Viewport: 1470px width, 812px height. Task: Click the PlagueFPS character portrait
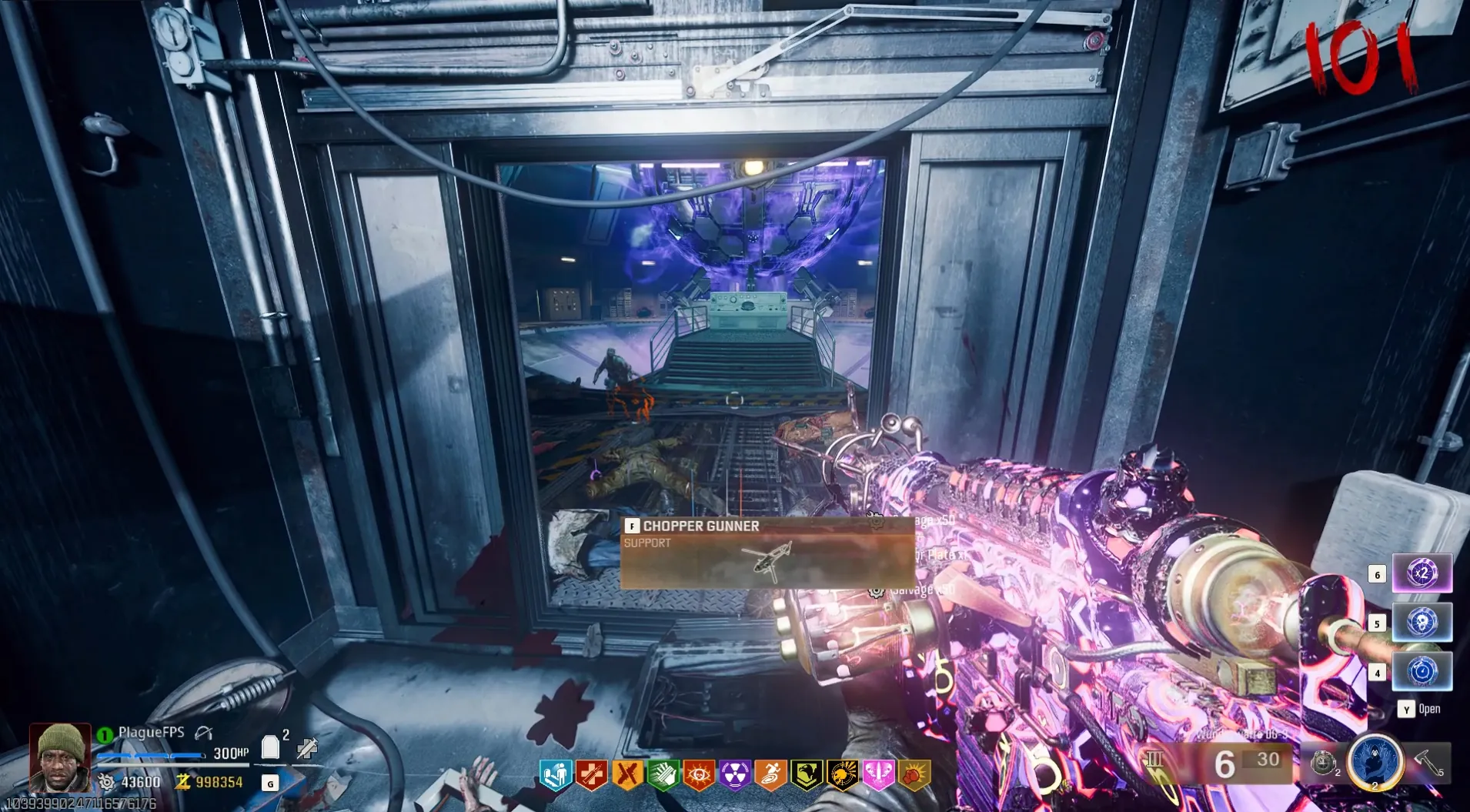[x=60, y=757]
